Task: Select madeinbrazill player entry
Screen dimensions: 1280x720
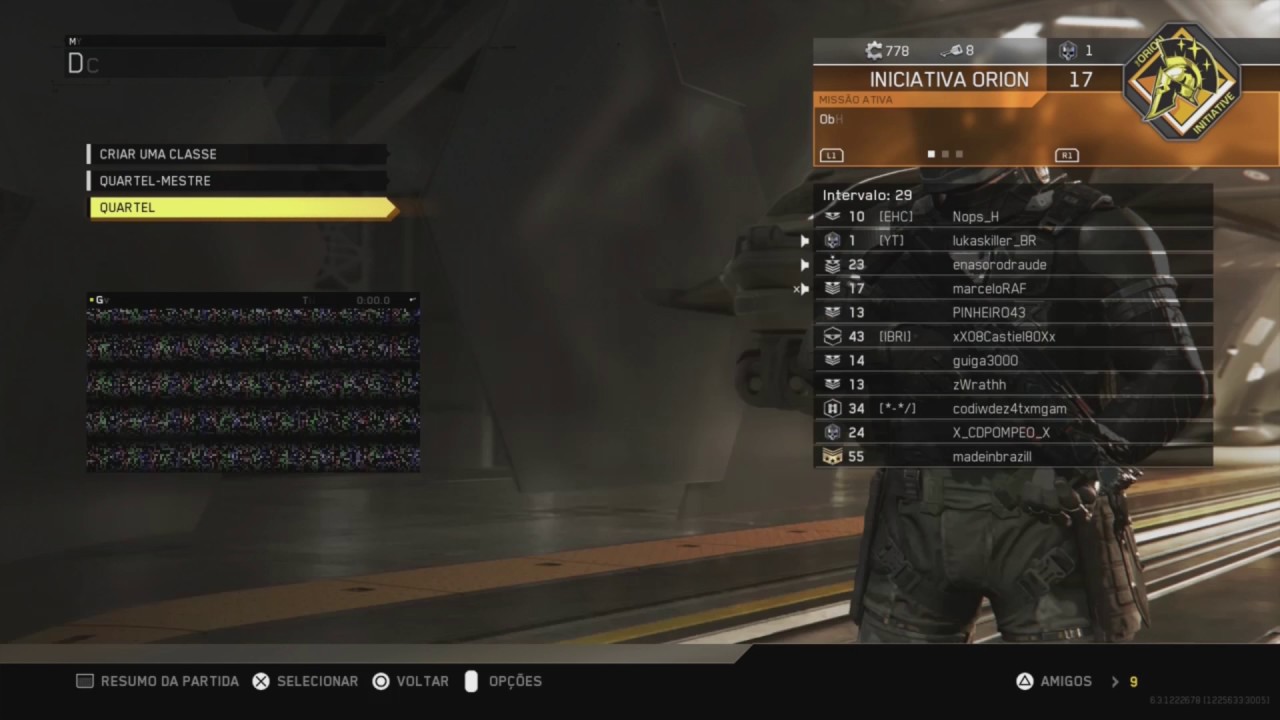Action: click(x=1012, y=457)
